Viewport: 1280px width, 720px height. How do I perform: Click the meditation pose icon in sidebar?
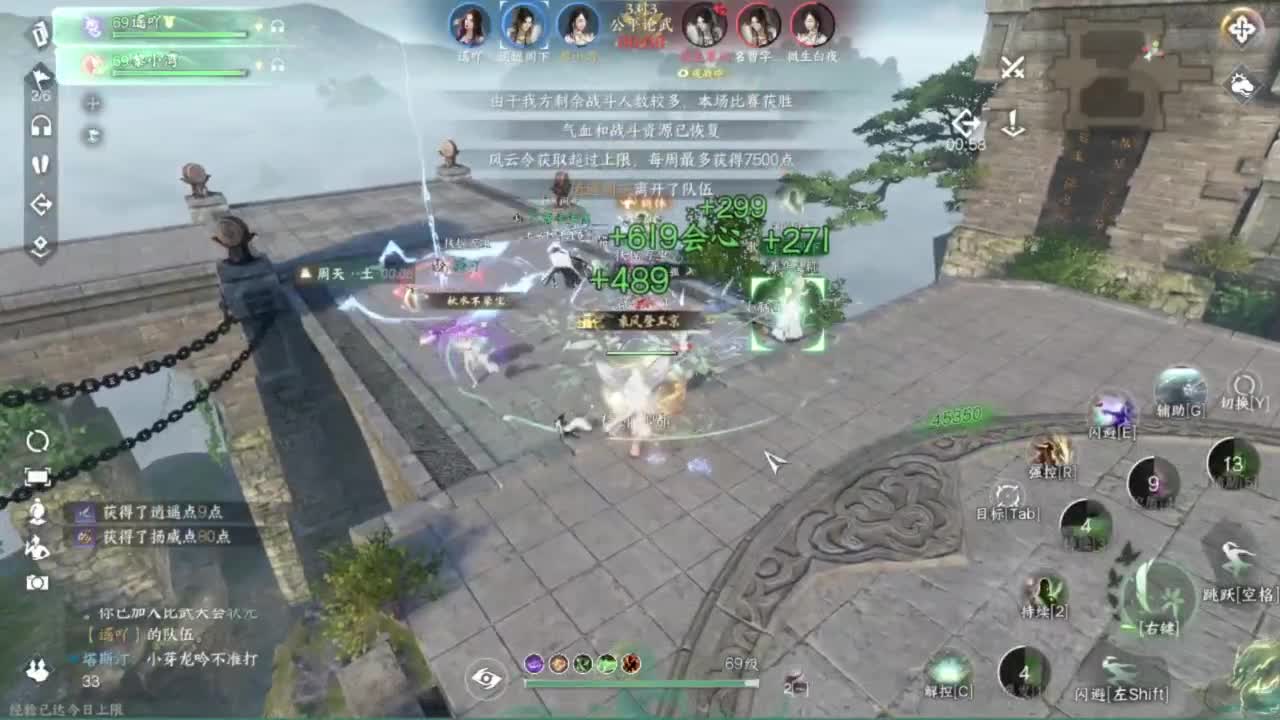coord(38,512)
